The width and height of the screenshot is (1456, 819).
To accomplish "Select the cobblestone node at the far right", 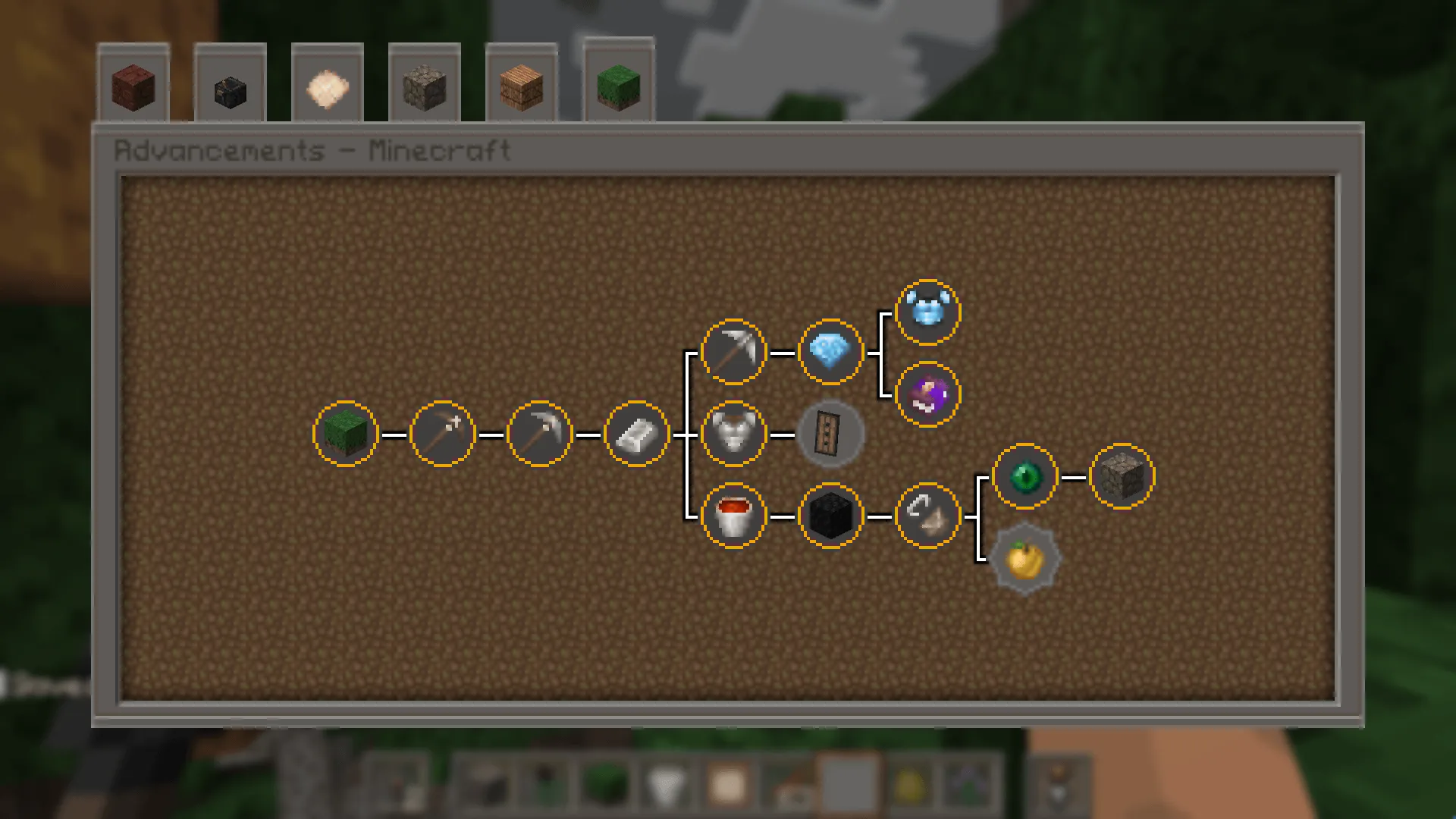I will 1122,476.
